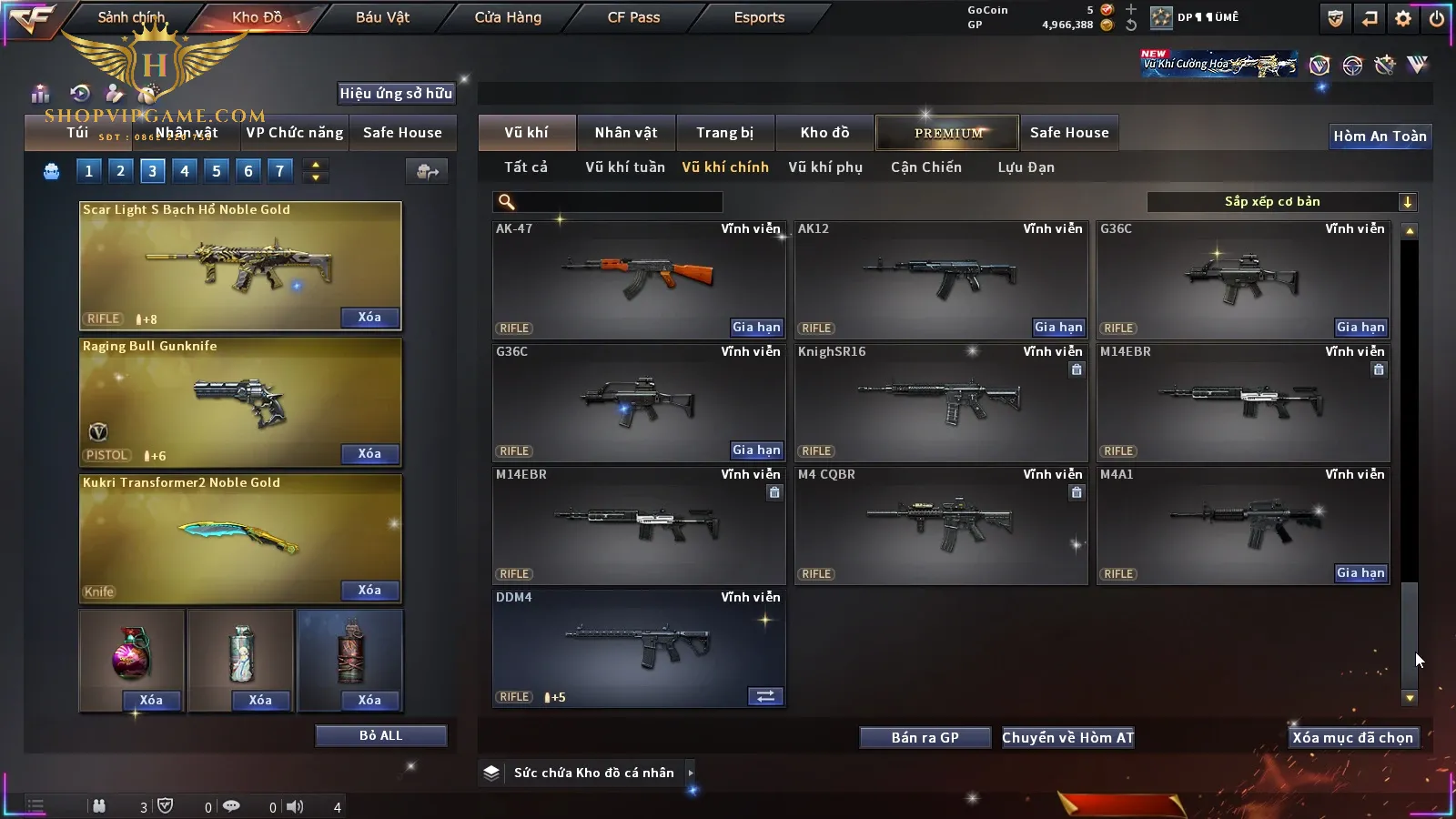Open the Hòm An Toàn safe box
This screenshot has height=819, width=1456.
point(1380,136)
